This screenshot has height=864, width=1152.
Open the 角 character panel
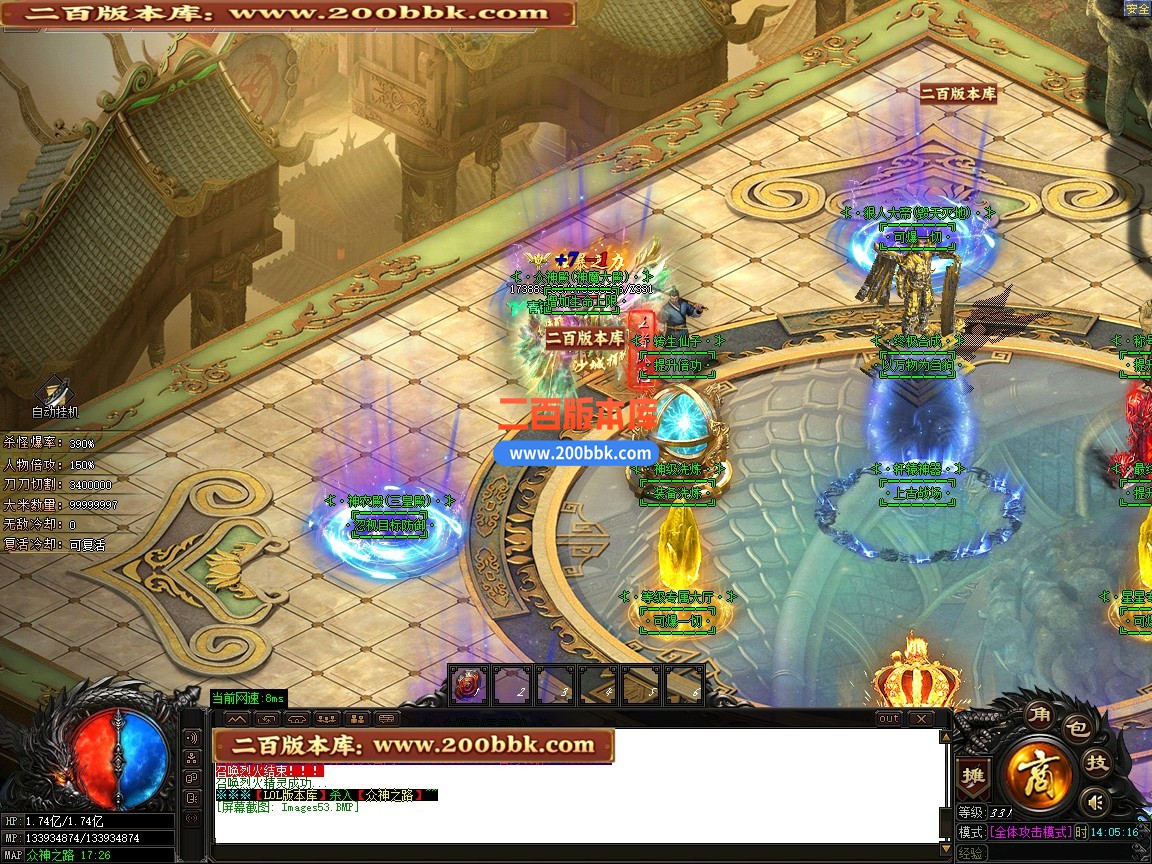[x=1037, y=714]
